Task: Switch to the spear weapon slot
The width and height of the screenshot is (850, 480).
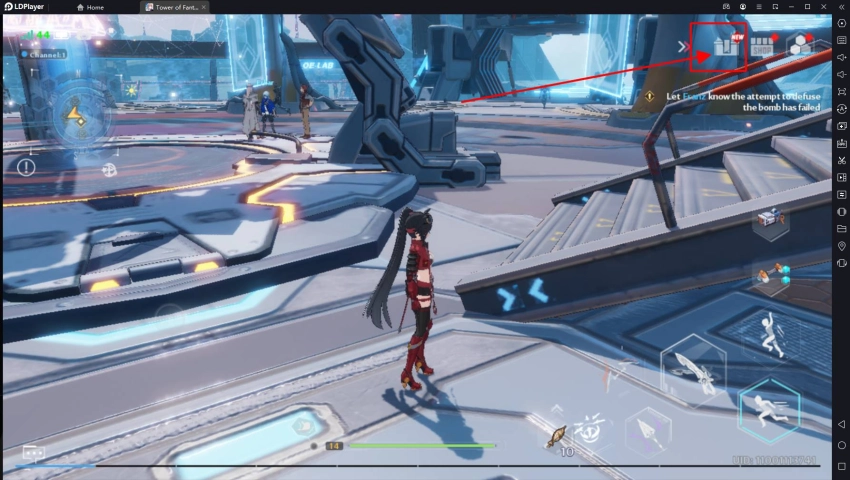Action: click(645, 433)
